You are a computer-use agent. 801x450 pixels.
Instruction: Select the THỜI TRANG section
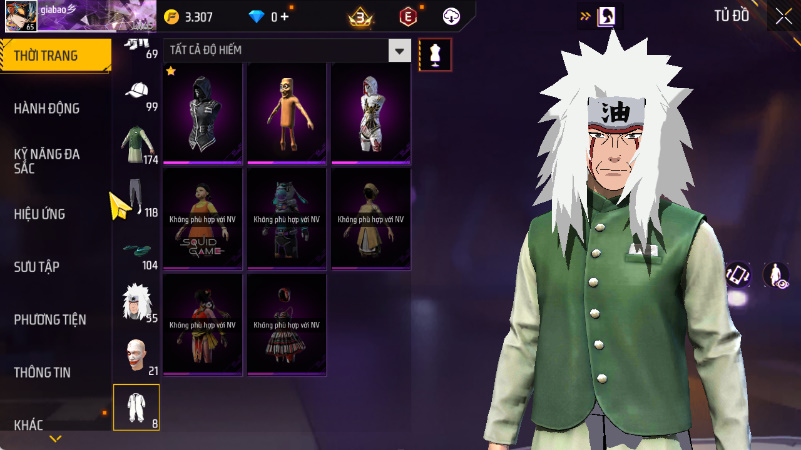(46, 56)
